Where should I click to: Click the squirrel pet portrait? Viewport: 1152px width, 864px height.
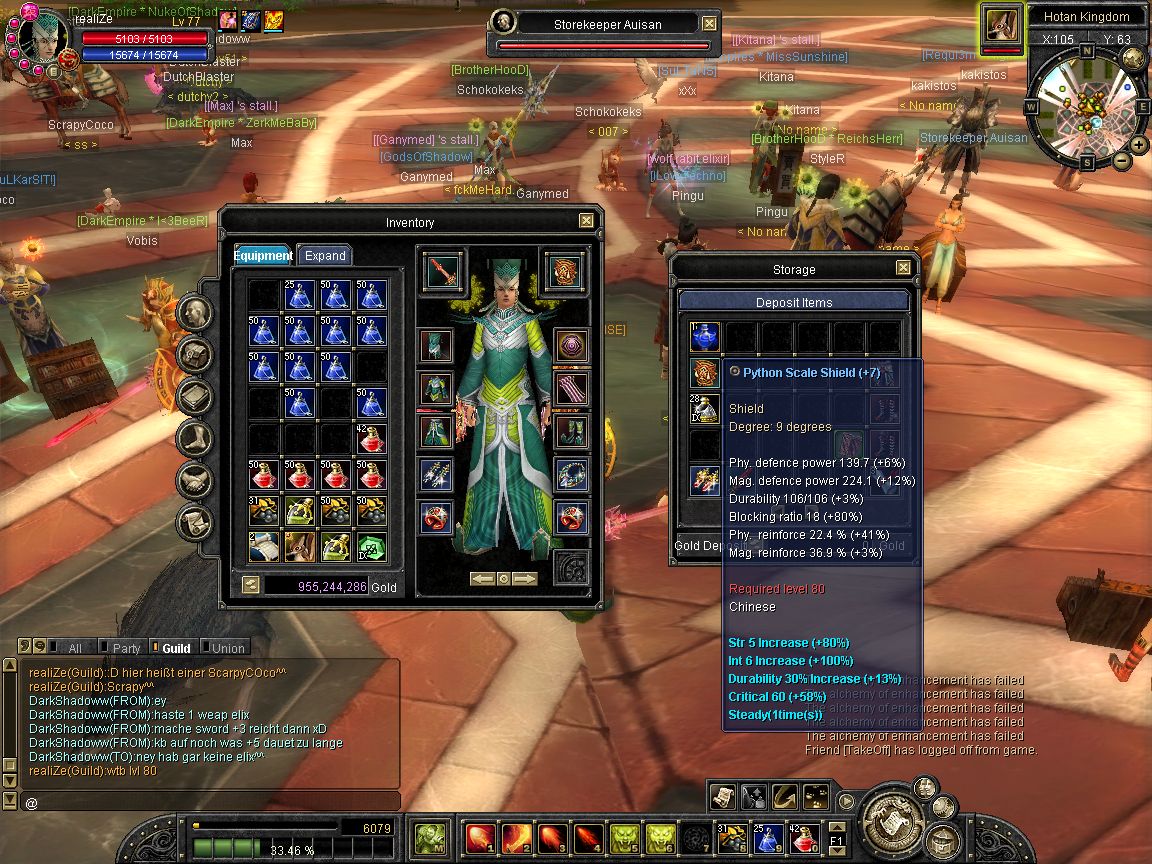click(x=1001, y=22)
